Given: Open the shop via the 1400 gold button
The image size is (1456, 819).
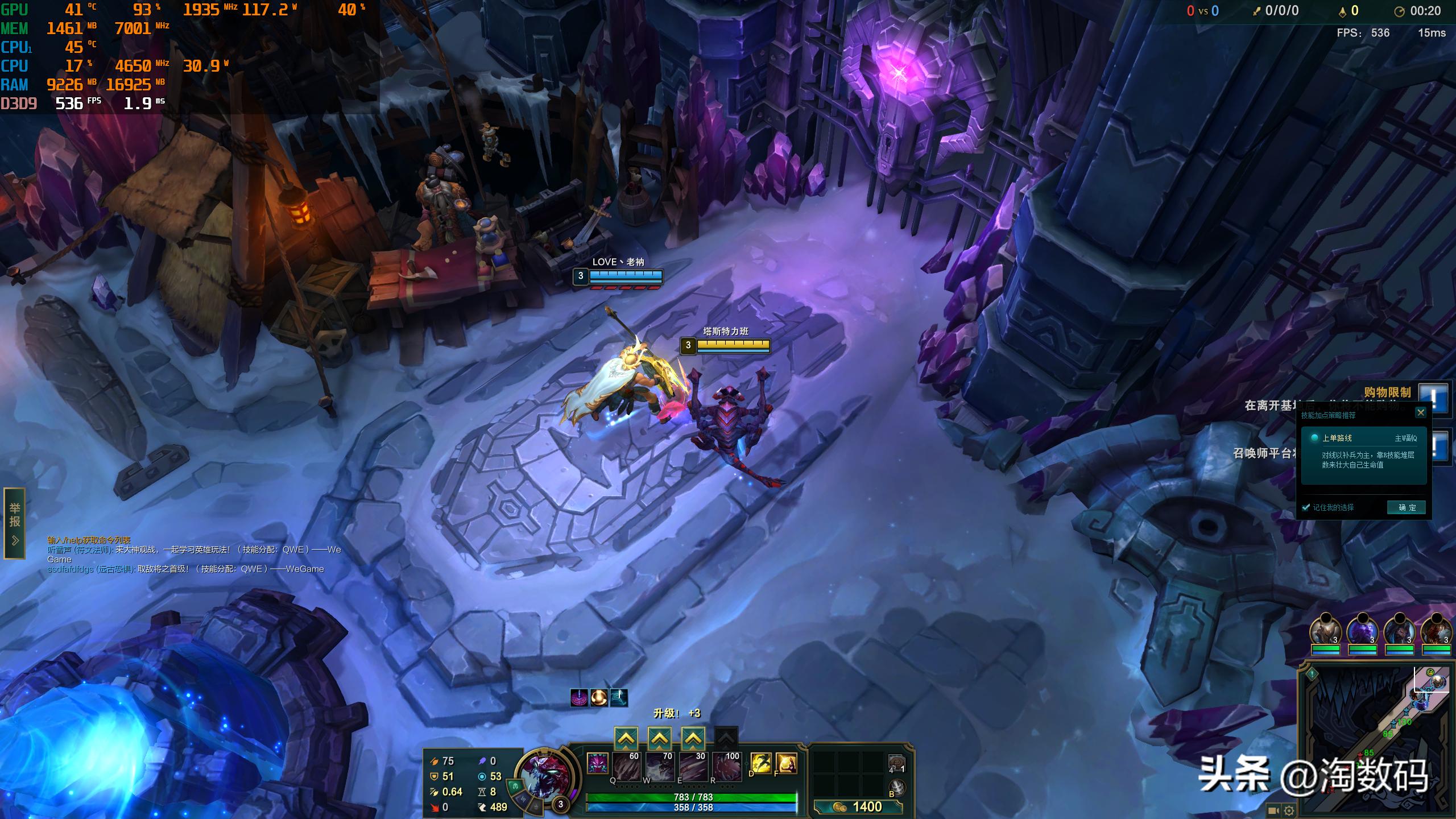Looking at the screenshot, I should pyautogui.click(x=858, y=806).
